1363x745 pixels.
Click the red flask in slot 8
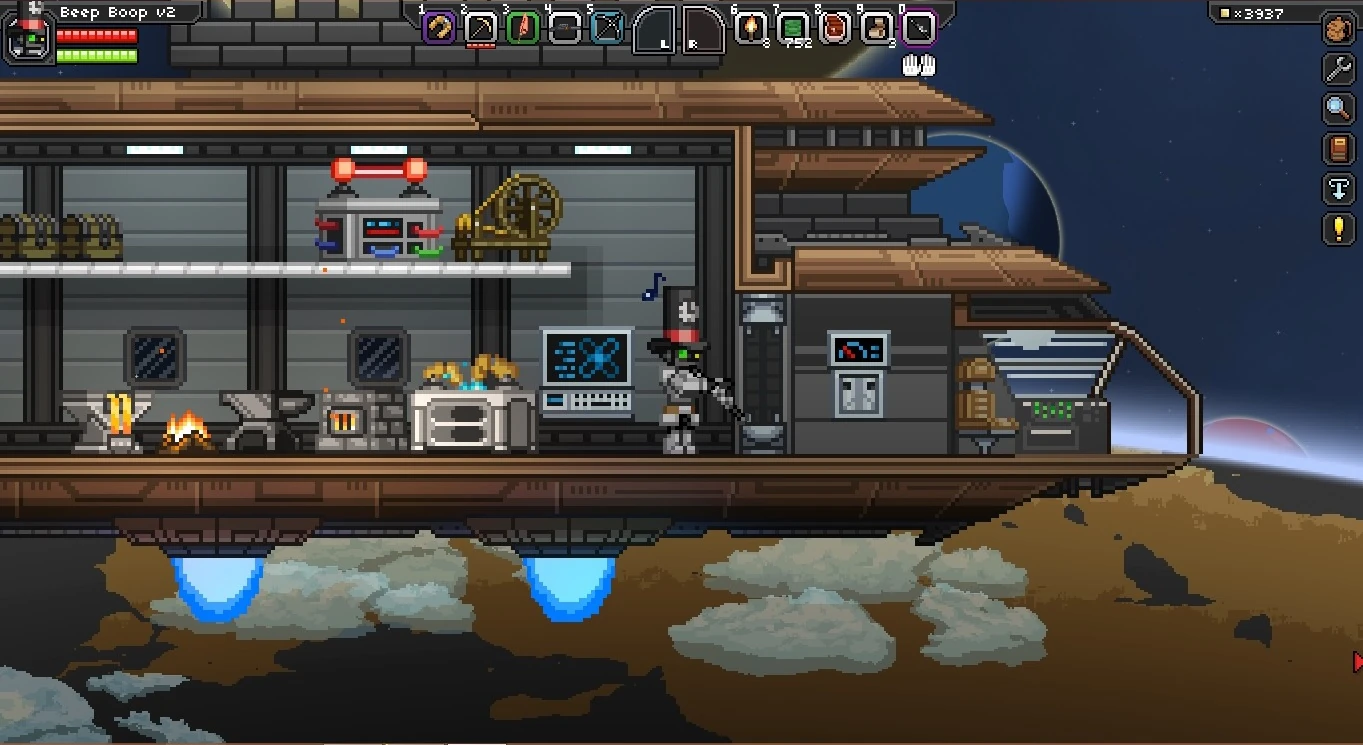coord(836,28)
